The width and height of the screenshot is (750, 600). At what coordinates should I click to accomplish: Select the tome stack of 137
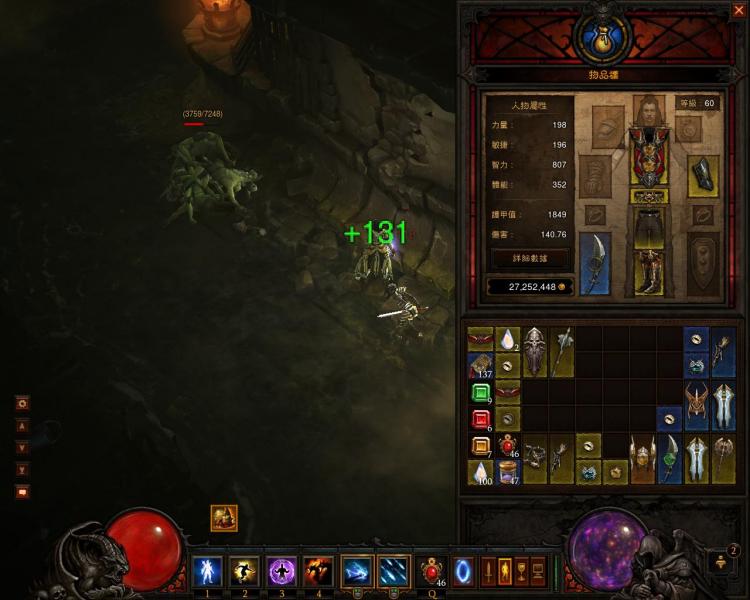(481, 365)
